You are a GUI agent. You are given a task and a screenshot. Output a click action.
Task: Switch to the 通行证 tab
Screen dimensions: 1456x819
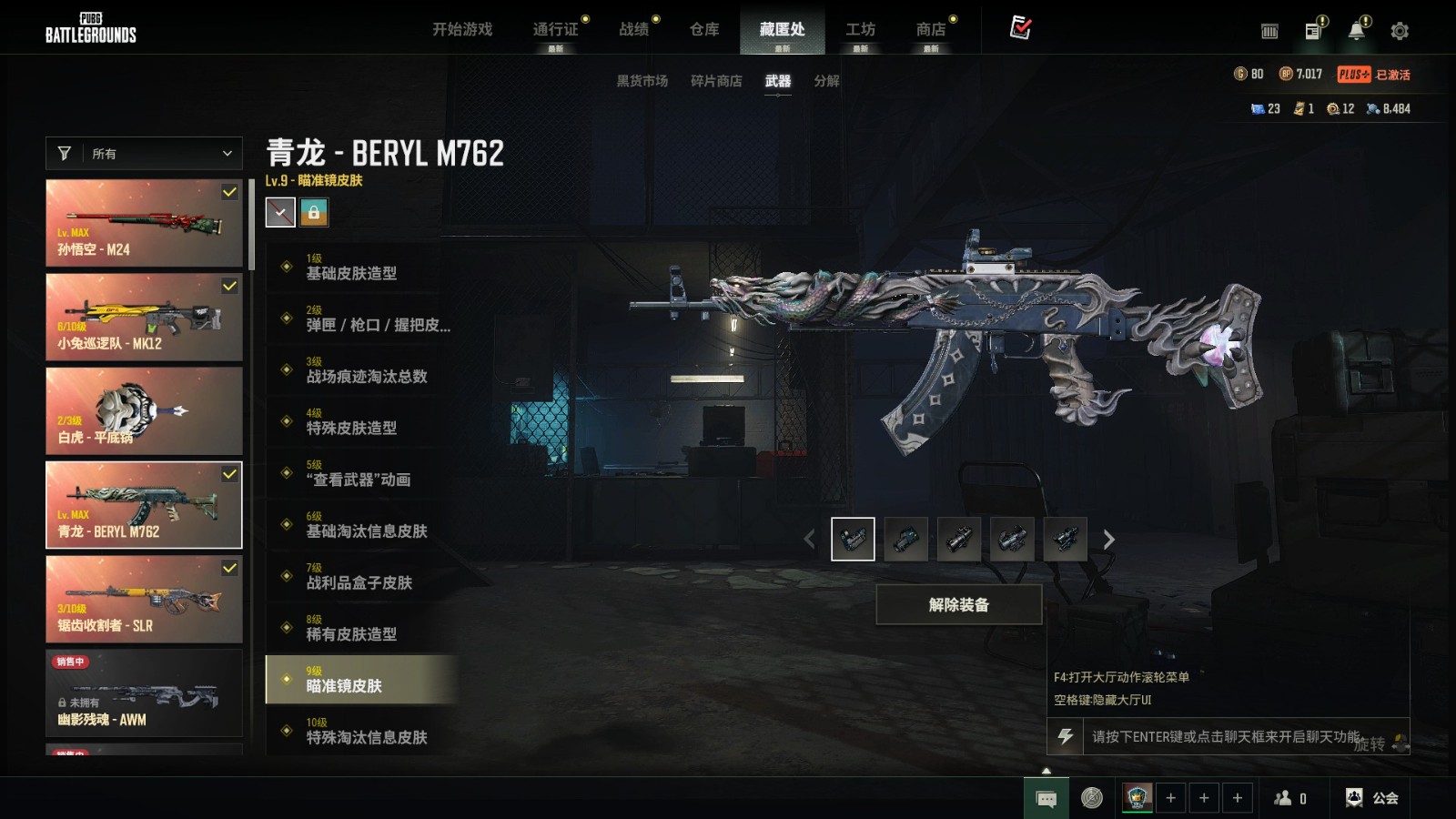[555, 29]
